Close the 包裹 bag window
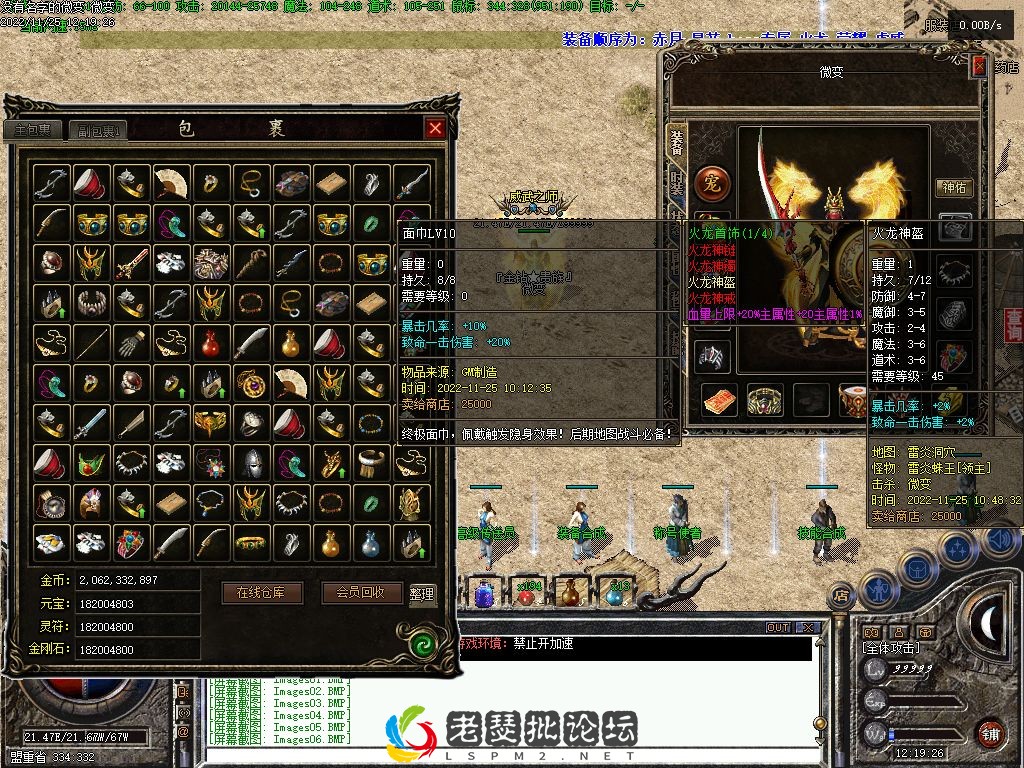This screenshot has width=1024, height=768. point(435,128)
